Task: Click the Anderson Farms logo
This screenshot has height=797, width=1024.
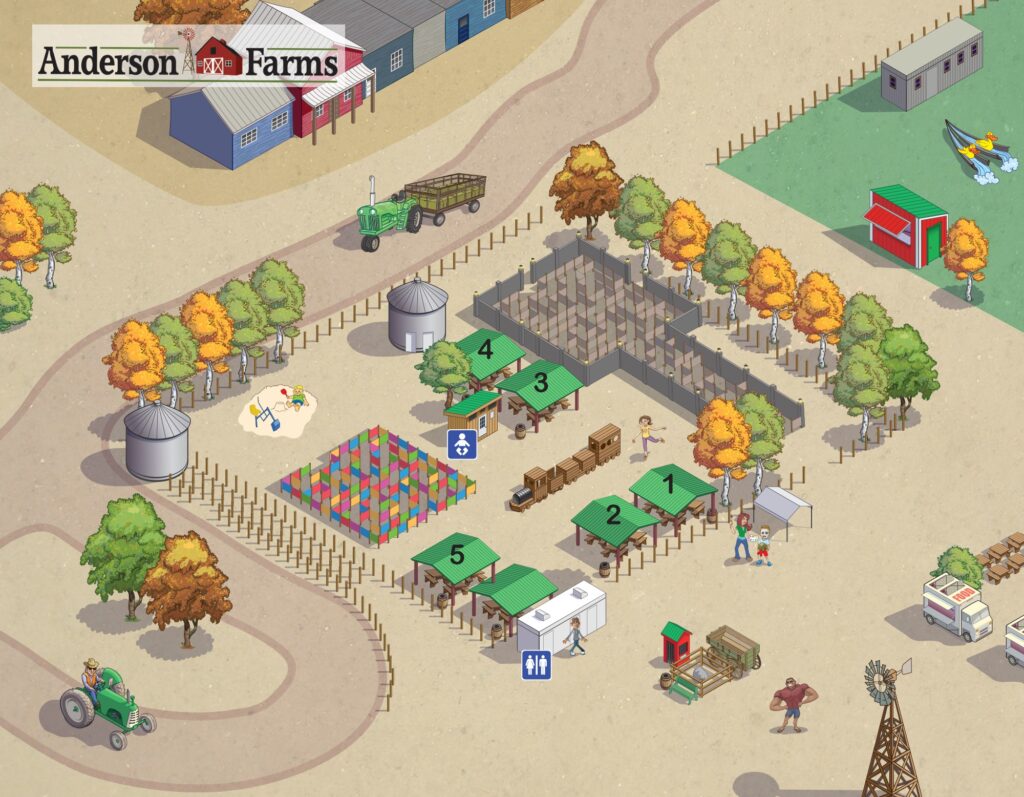Action: point(188,57)
